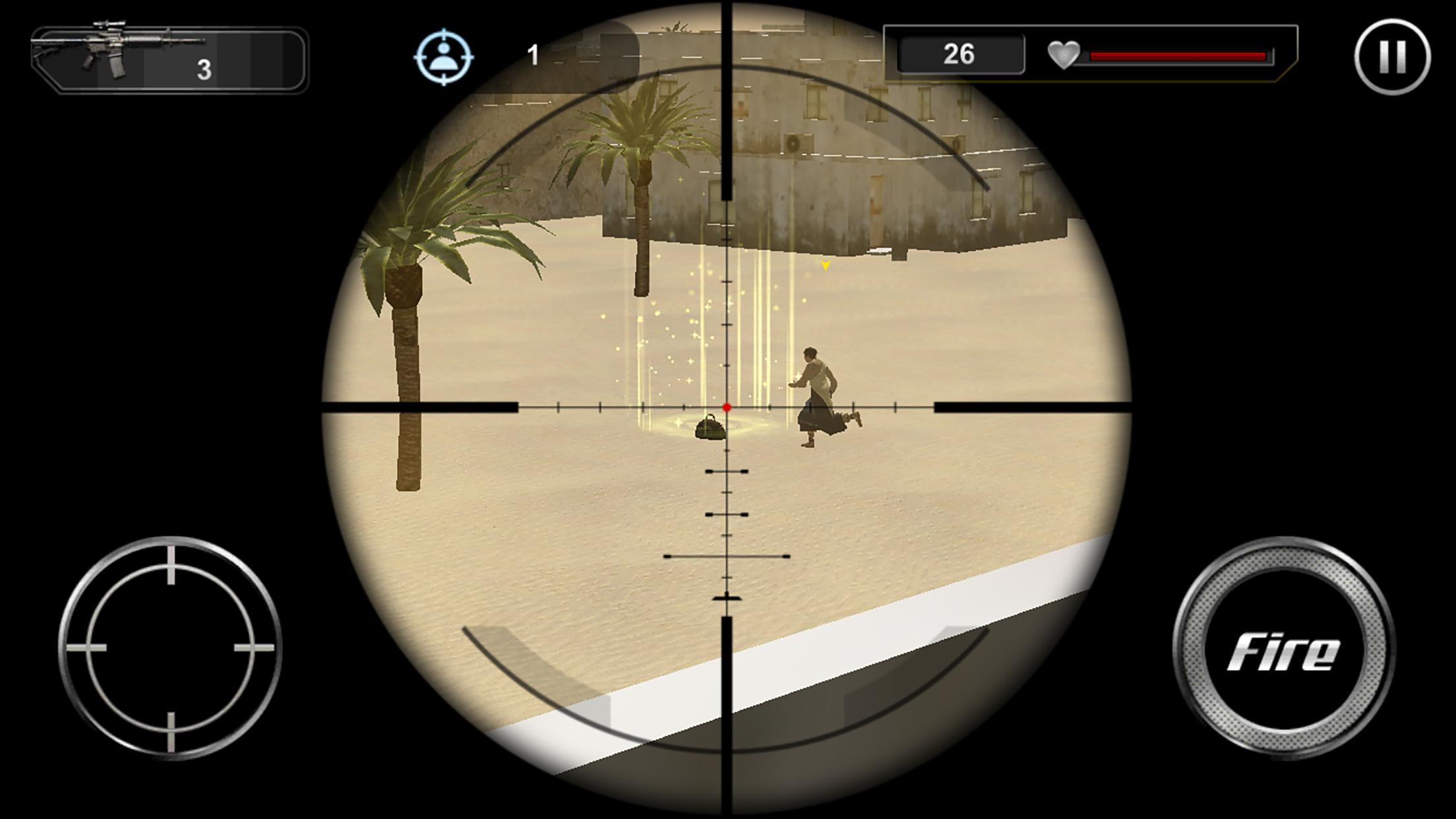Click inside the scope reticle view
The height and width of the screenshot is (819, 1456).
(728, 409)
